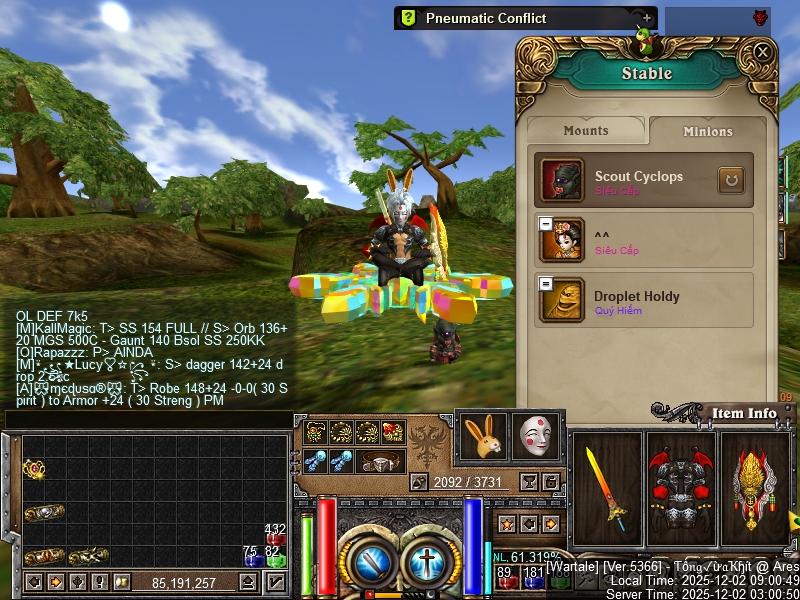Click the red heart amulet equipment slot
Image resolution: width=800 pixels, height=600 pixels.
(391, 432)
